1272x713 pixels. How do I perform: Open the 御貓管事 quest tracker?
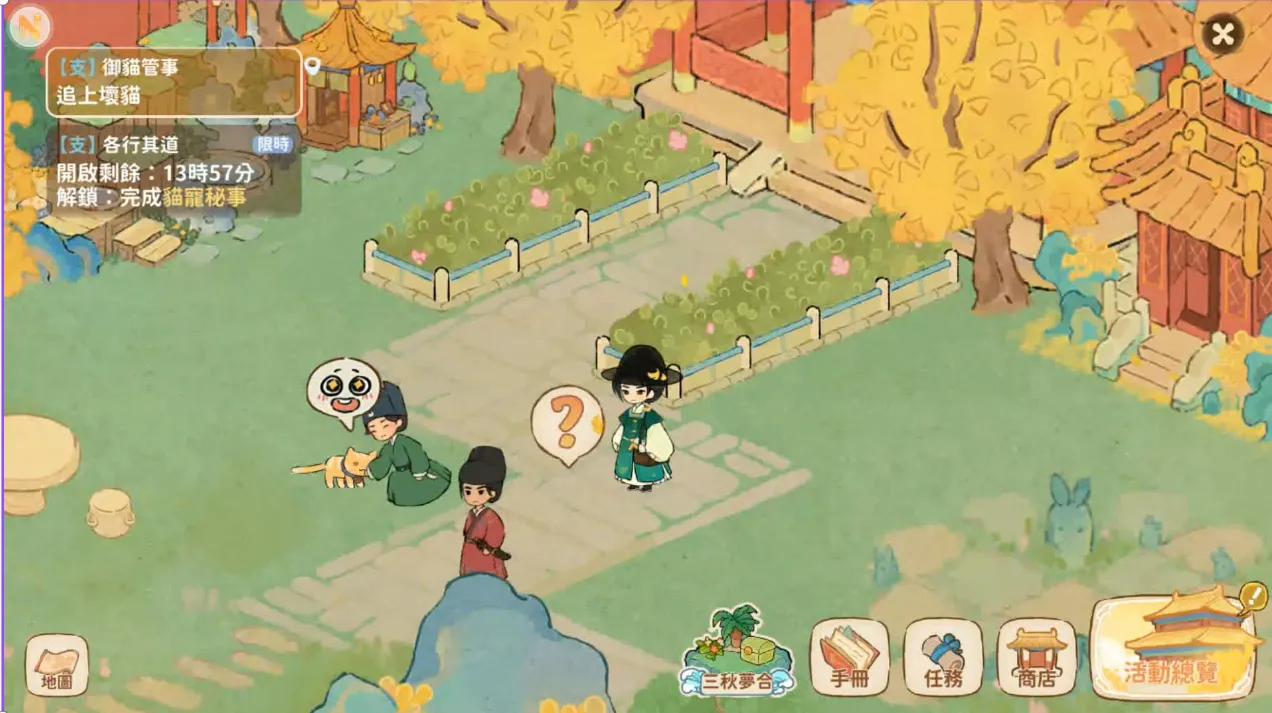pyautogui.click(x=173, y=83)
